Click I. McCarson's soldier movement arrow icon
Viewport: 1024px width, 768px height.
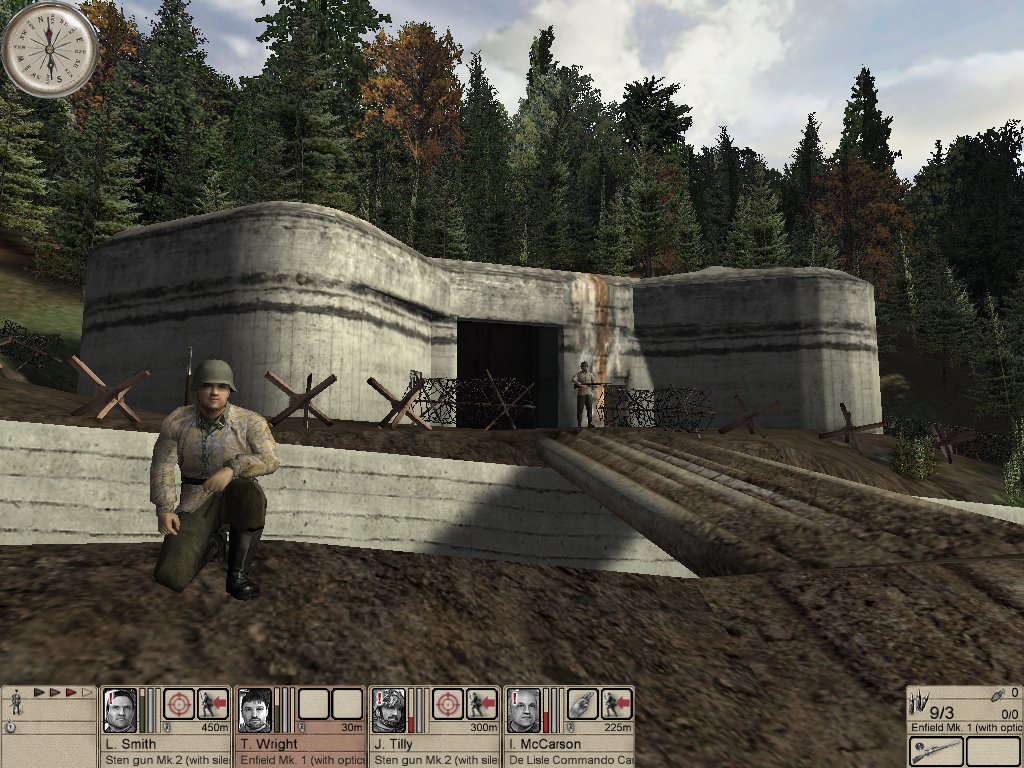(x=617, y=704)
